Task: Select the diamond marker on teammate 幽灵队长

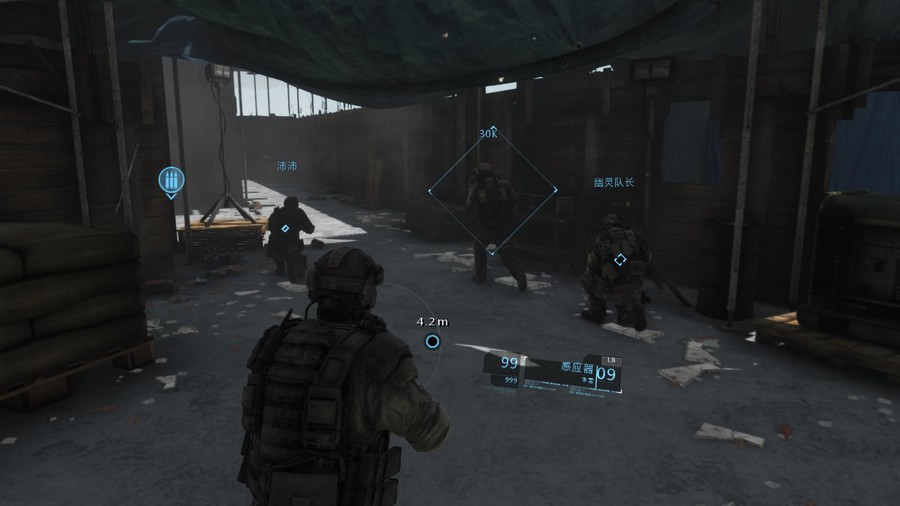Action: pos(620,260)
